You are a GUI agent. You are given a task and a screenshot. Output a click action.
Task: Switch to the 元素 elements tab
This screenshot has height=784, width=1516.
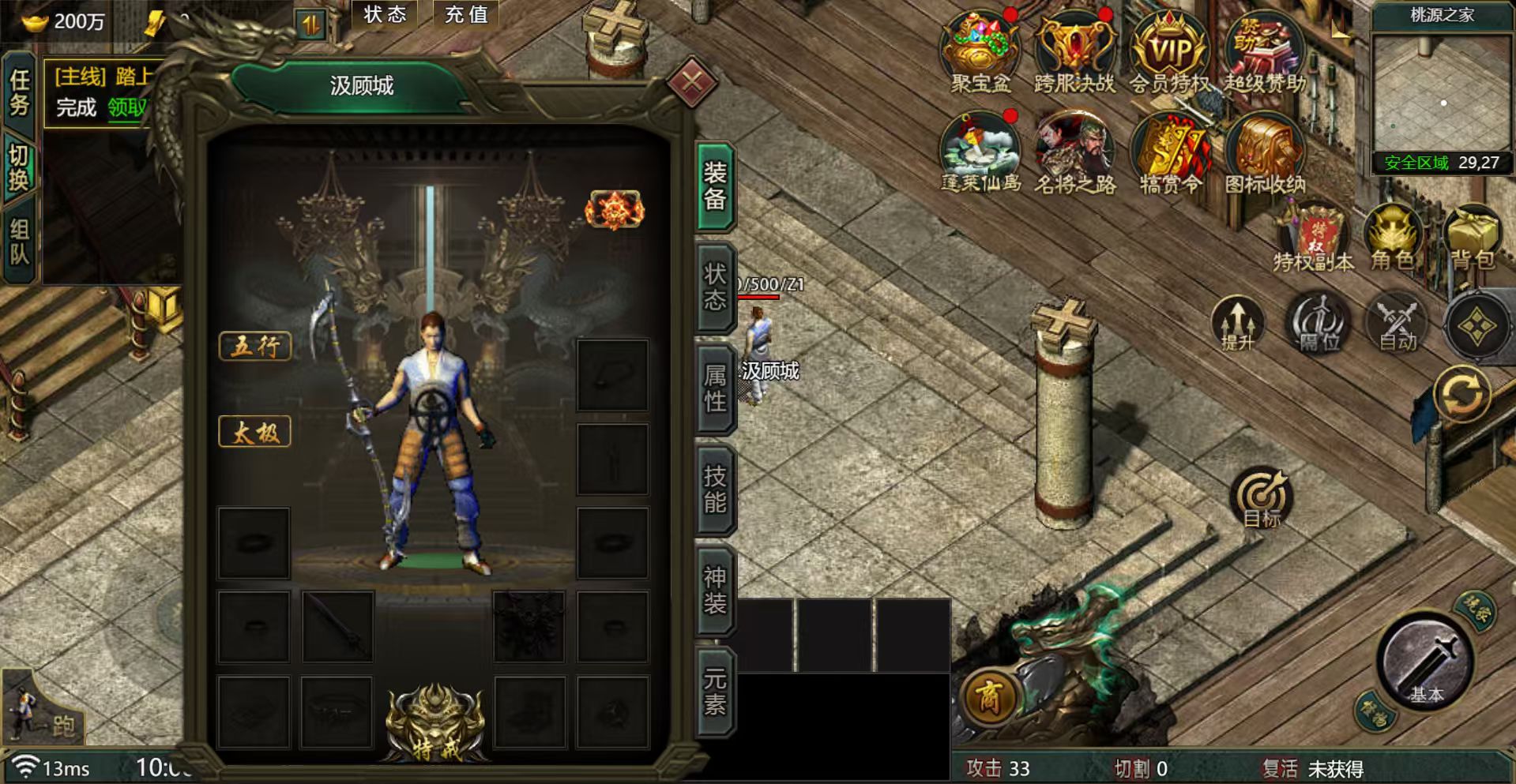715,691
